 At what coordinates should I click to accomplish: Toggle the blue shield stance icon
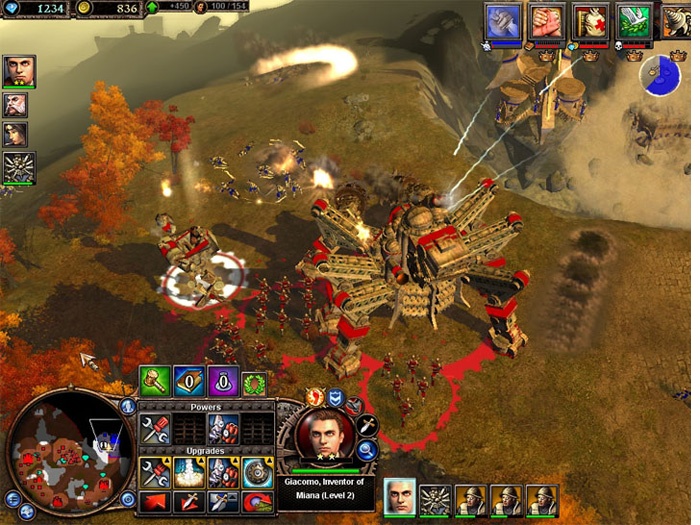point(336,397)
